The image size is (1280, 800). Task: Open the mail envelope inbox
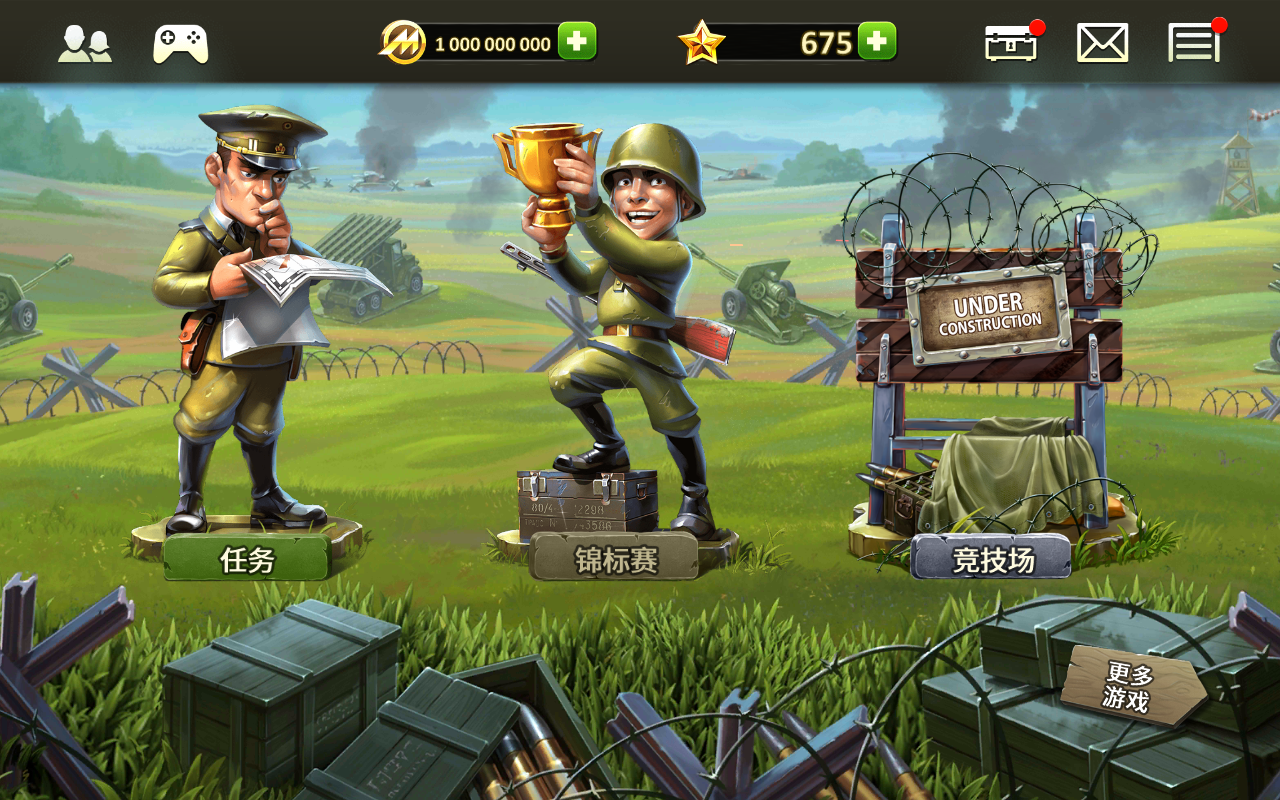point(1102,44)
